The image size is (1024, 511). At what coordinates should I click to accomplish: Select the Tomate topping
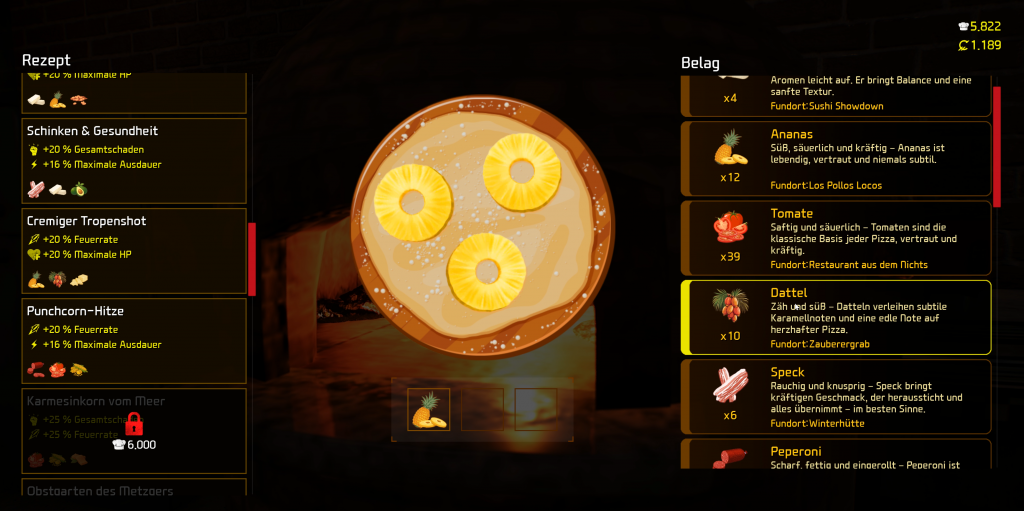tap(836, 238)
